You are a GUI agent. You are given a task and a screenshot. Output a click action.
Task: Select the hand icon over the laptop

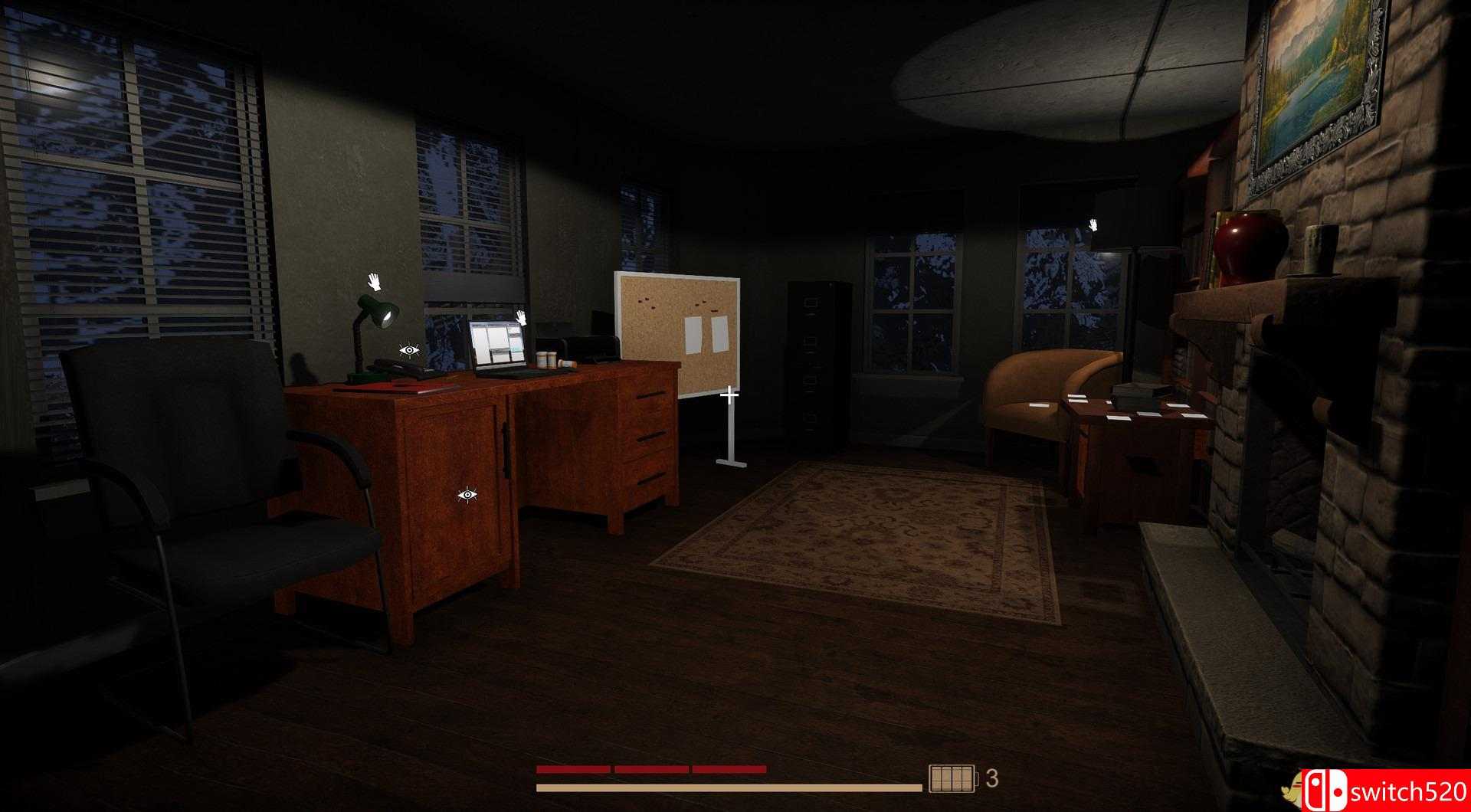point(521,318)
